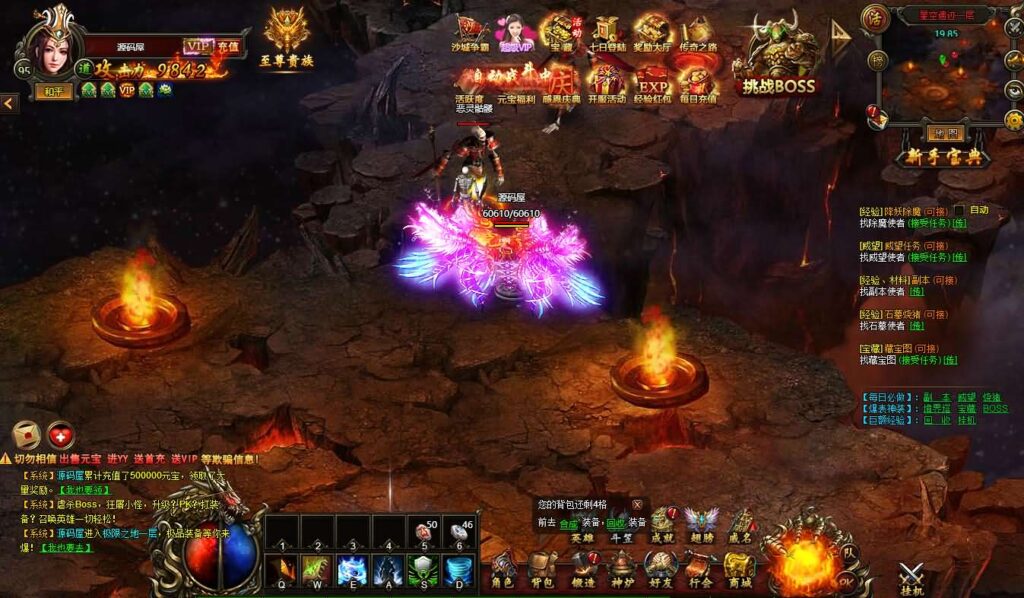Open the 奖励大厅 reward hall

[x=651, y=33]
